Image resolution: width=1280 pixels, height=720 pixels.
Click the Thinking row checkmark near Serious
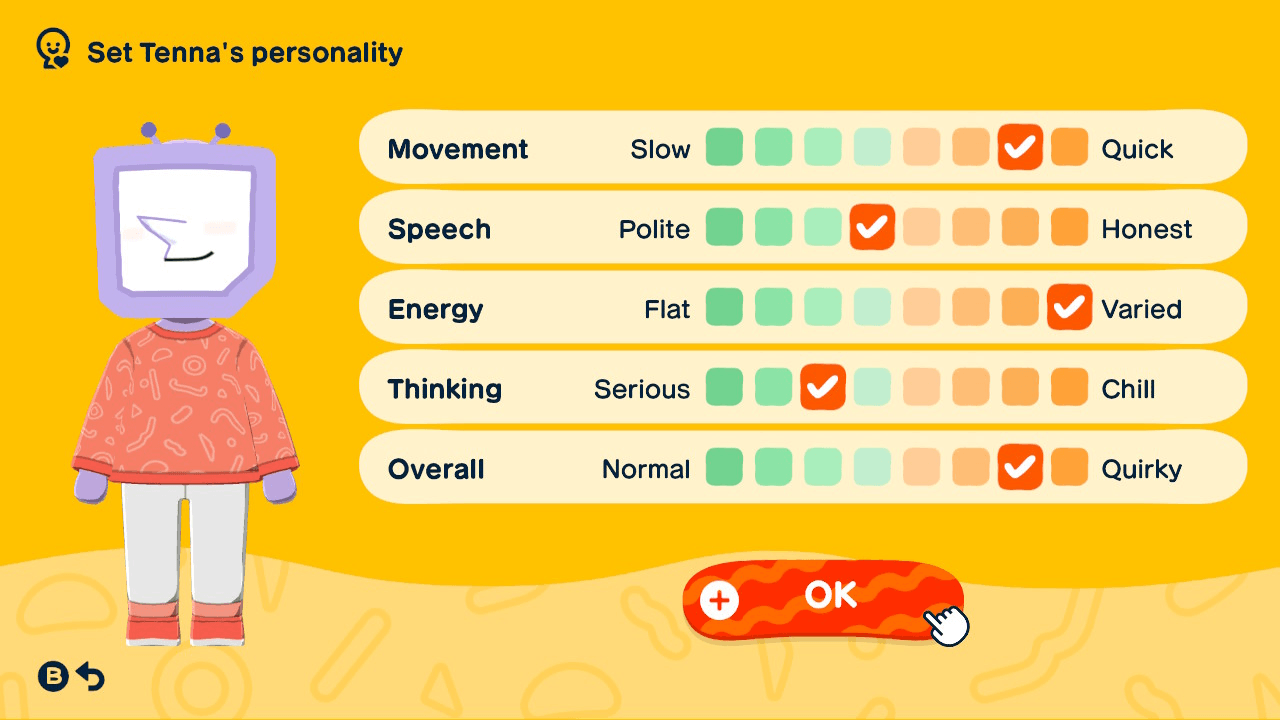(823, 388)
